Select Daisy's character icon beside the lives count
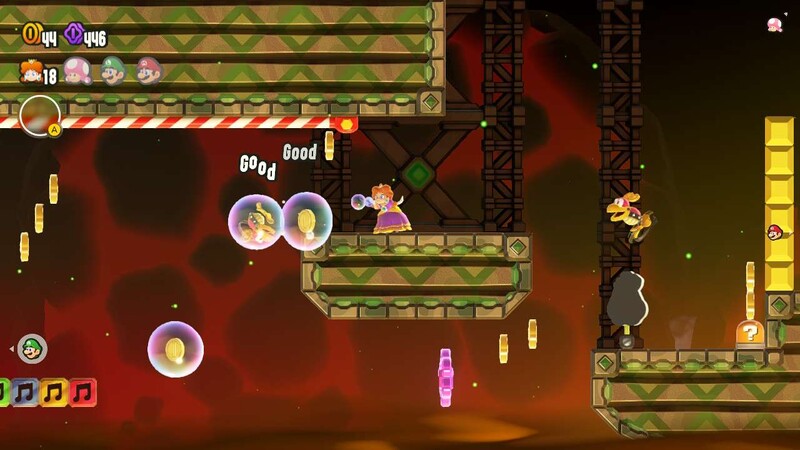The width and height of the screenshot is (800, 450). [x=30, y=71]
